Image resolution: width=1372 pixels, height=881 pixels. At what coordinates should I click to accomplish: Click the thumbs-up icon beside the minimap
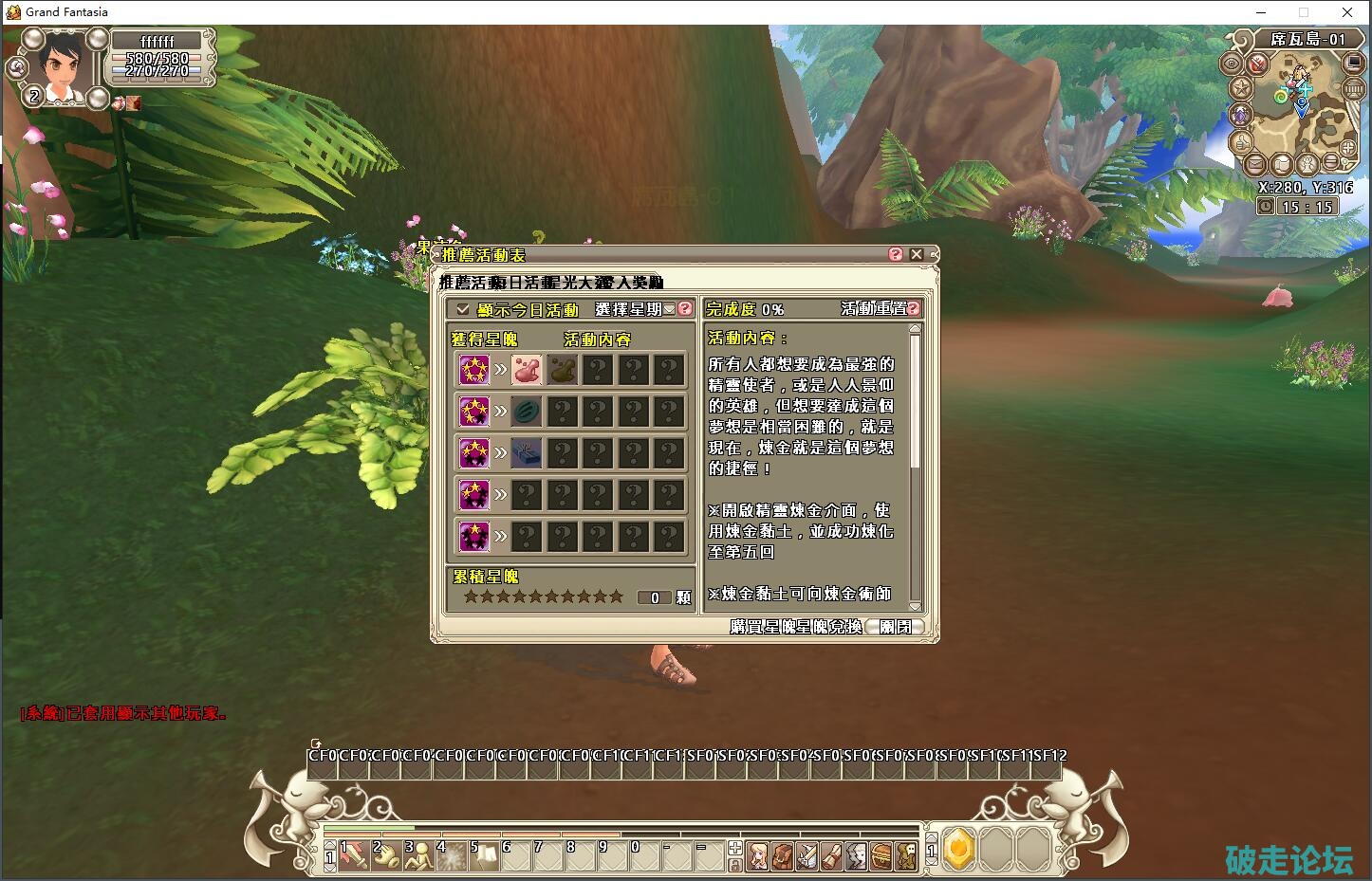pos(1241,142)
